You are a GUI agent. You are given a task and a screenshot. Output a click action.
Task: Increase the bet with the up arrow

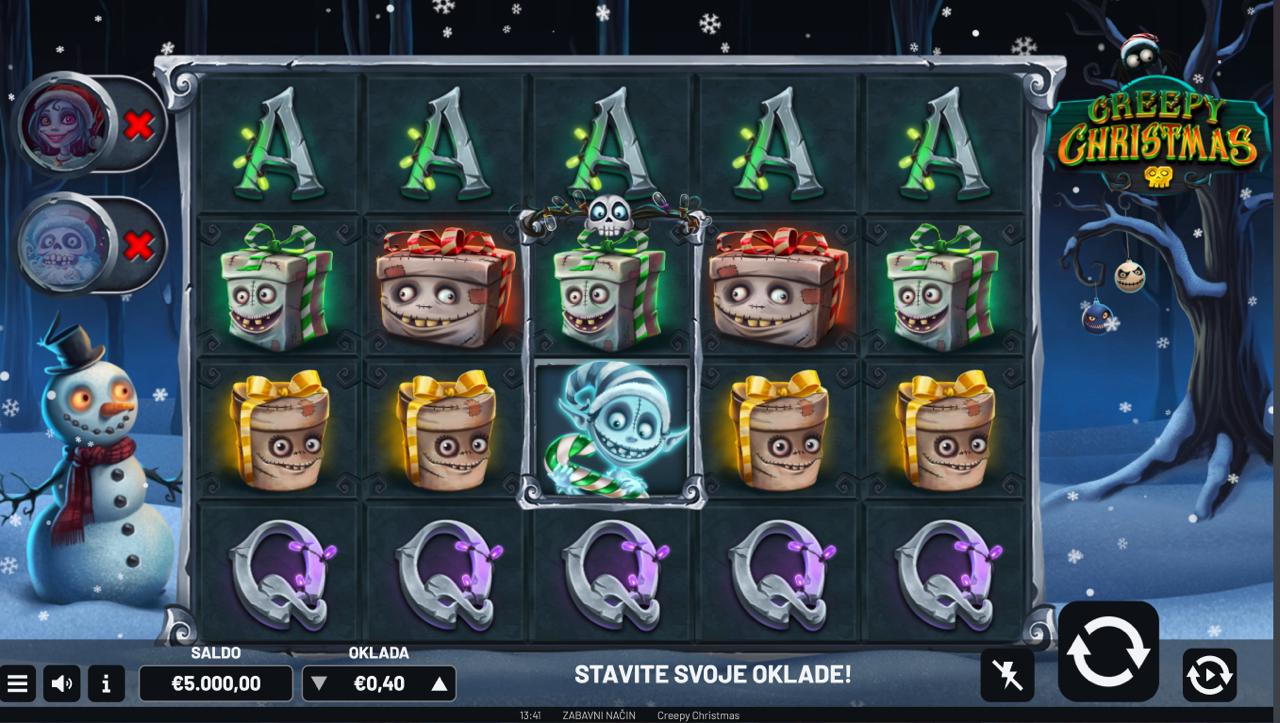point(438,684)
